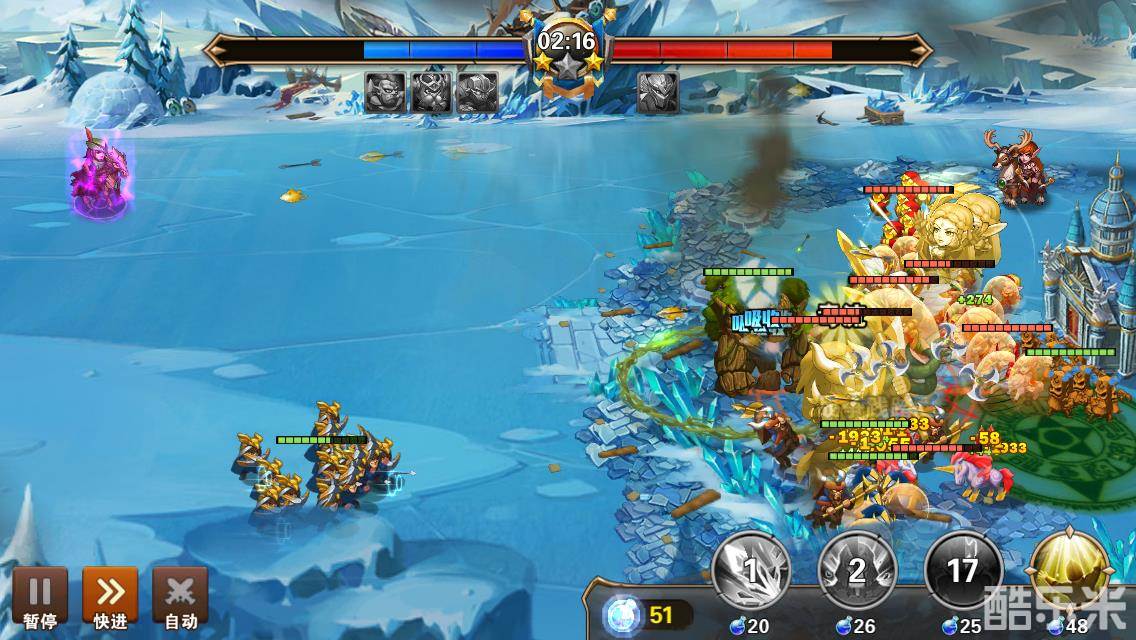The image size is (1136, 640).
Task: Use the lightning skill costing 26 mana
Action: (857, 572)
